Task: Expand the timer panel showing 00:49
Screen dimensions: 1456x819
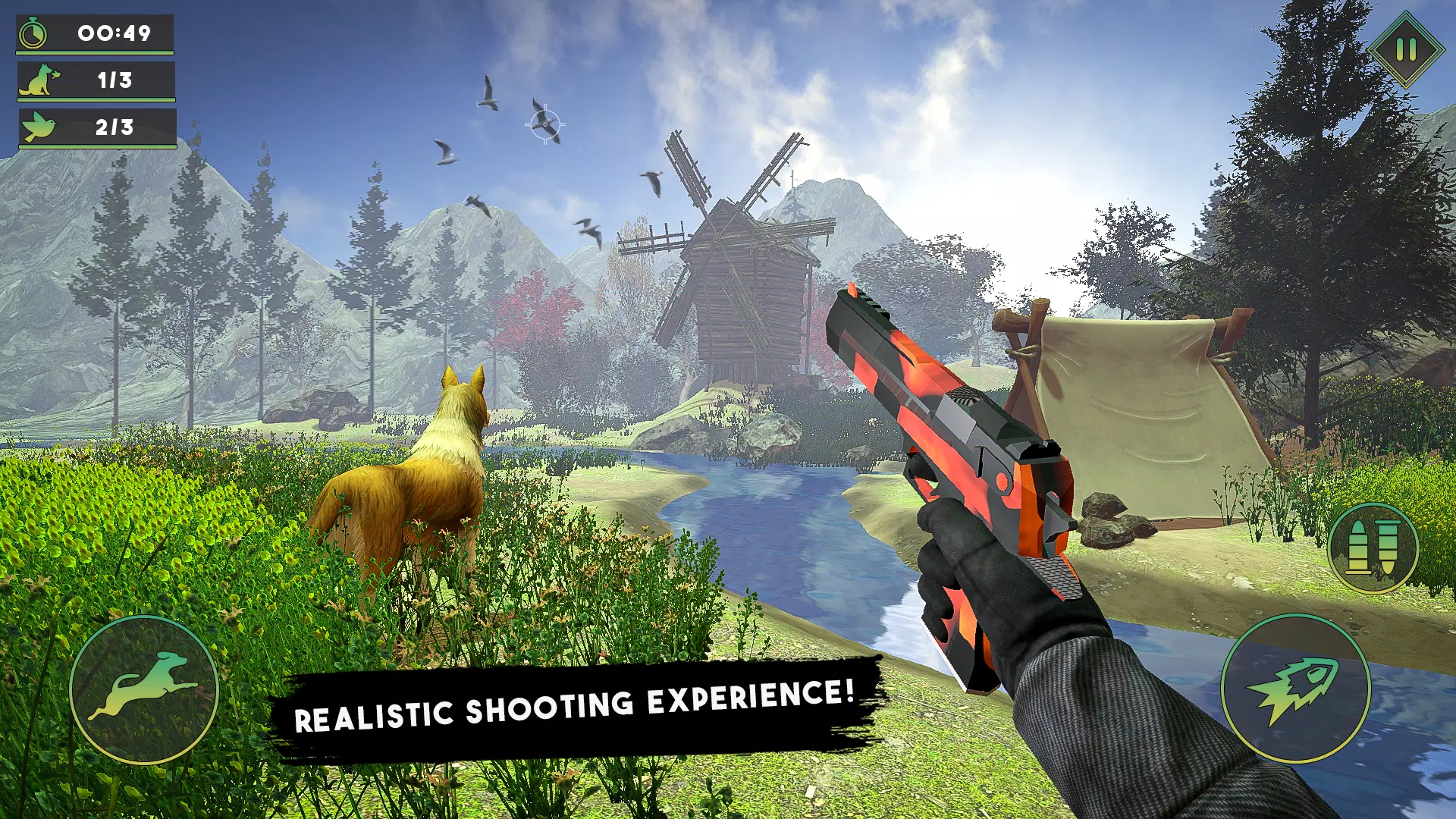Action: 95,33
